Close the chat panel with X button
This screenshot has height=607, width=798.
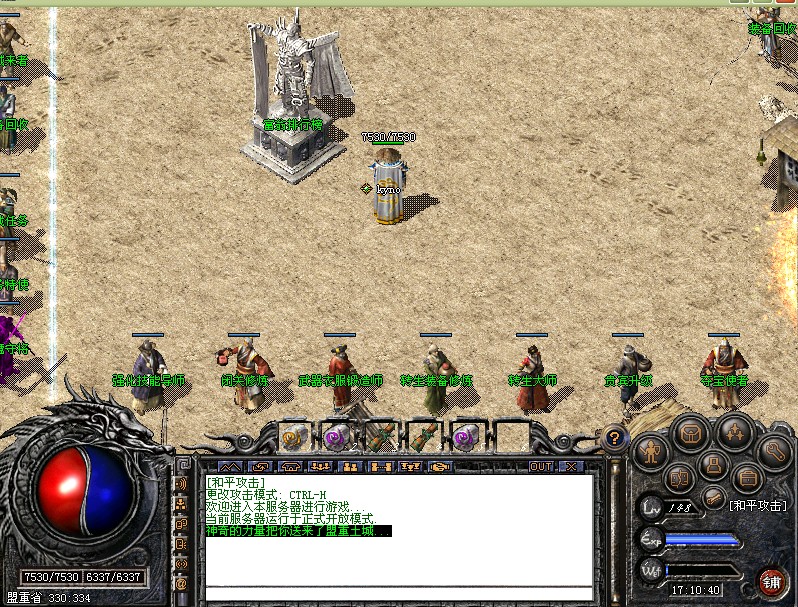570,466
